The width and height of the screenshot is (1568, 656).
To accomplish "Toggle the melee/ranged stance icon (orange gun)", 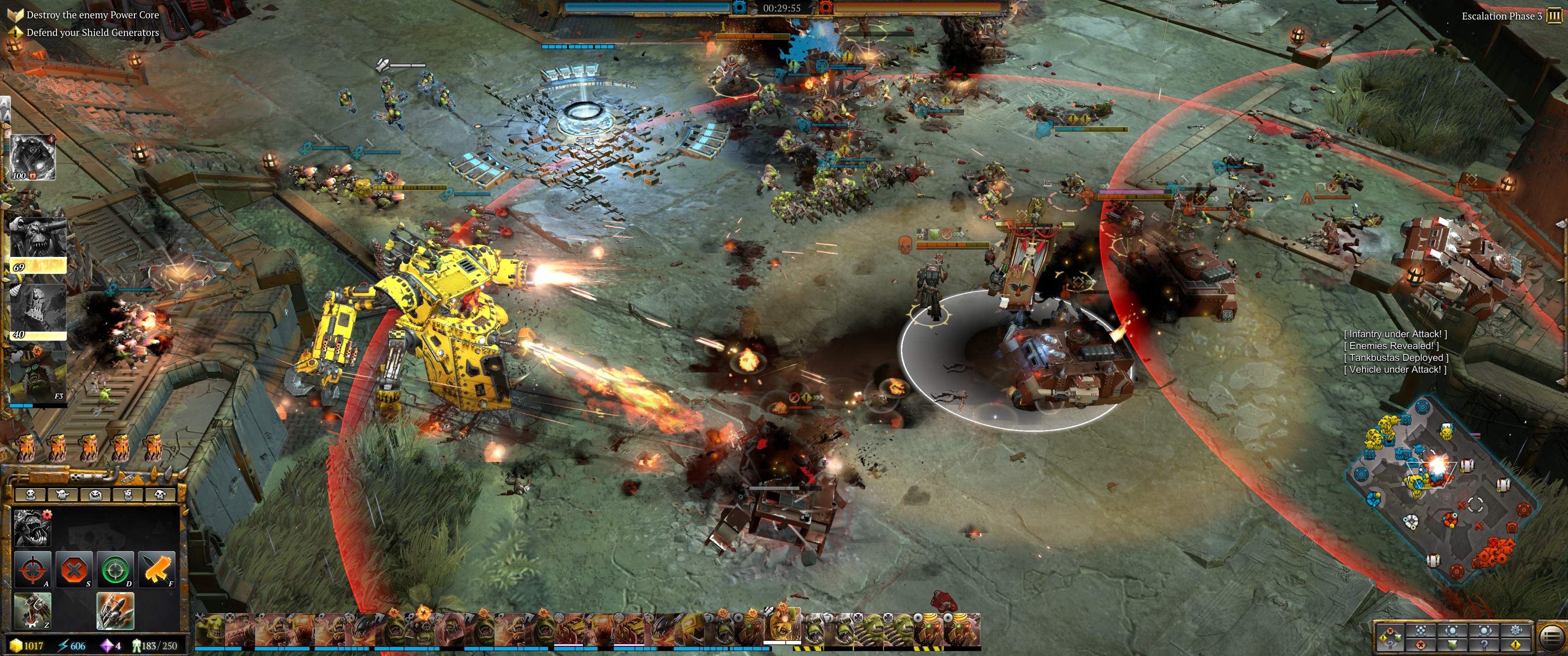I will (156, 569).
